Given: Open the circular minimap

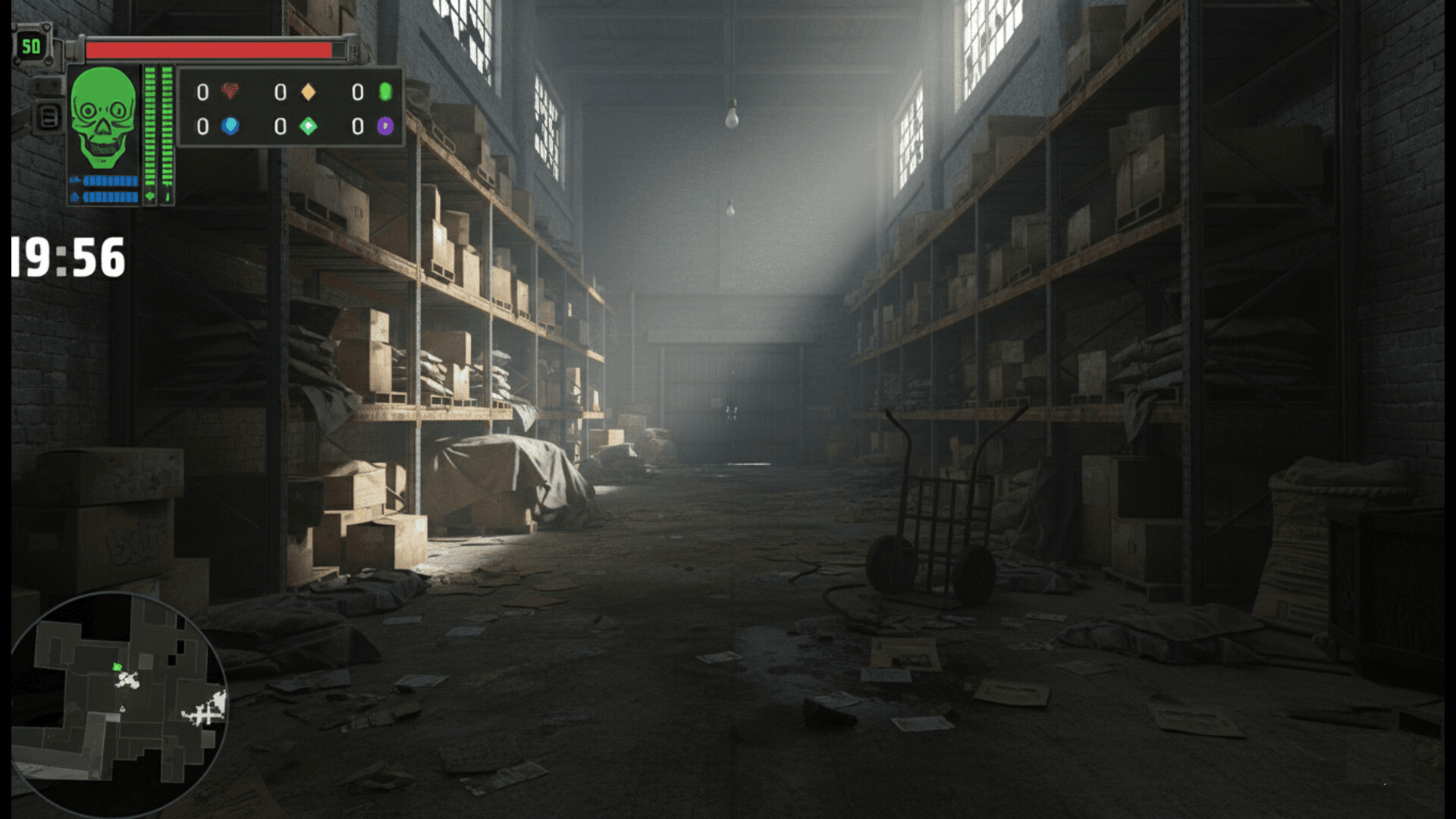Looking at the screenshot, I should 118,701.
